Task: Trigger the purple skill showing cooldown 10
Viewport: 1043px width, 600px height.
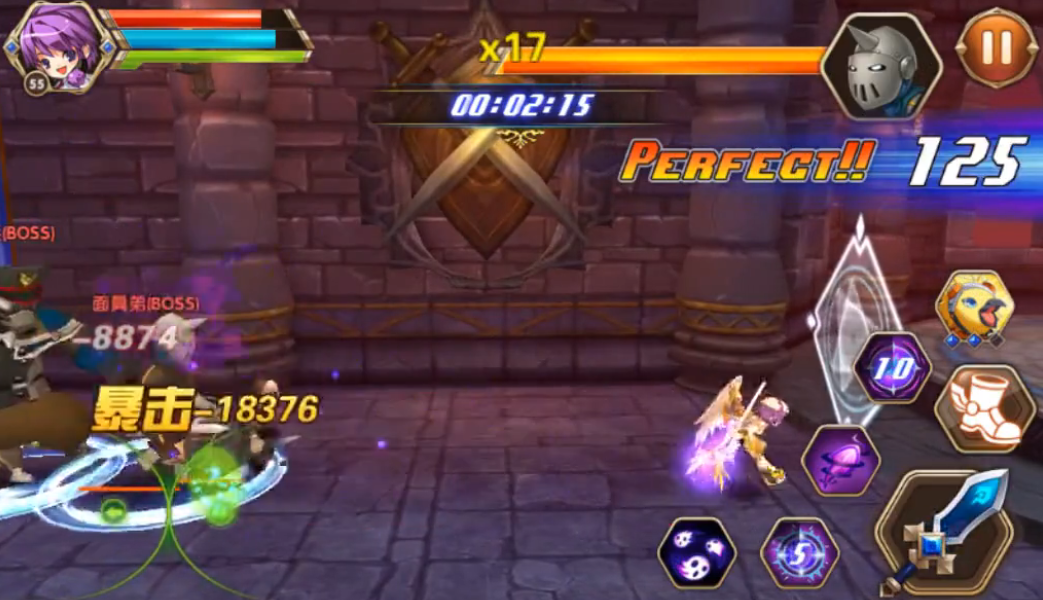Action: click(893, 368)
